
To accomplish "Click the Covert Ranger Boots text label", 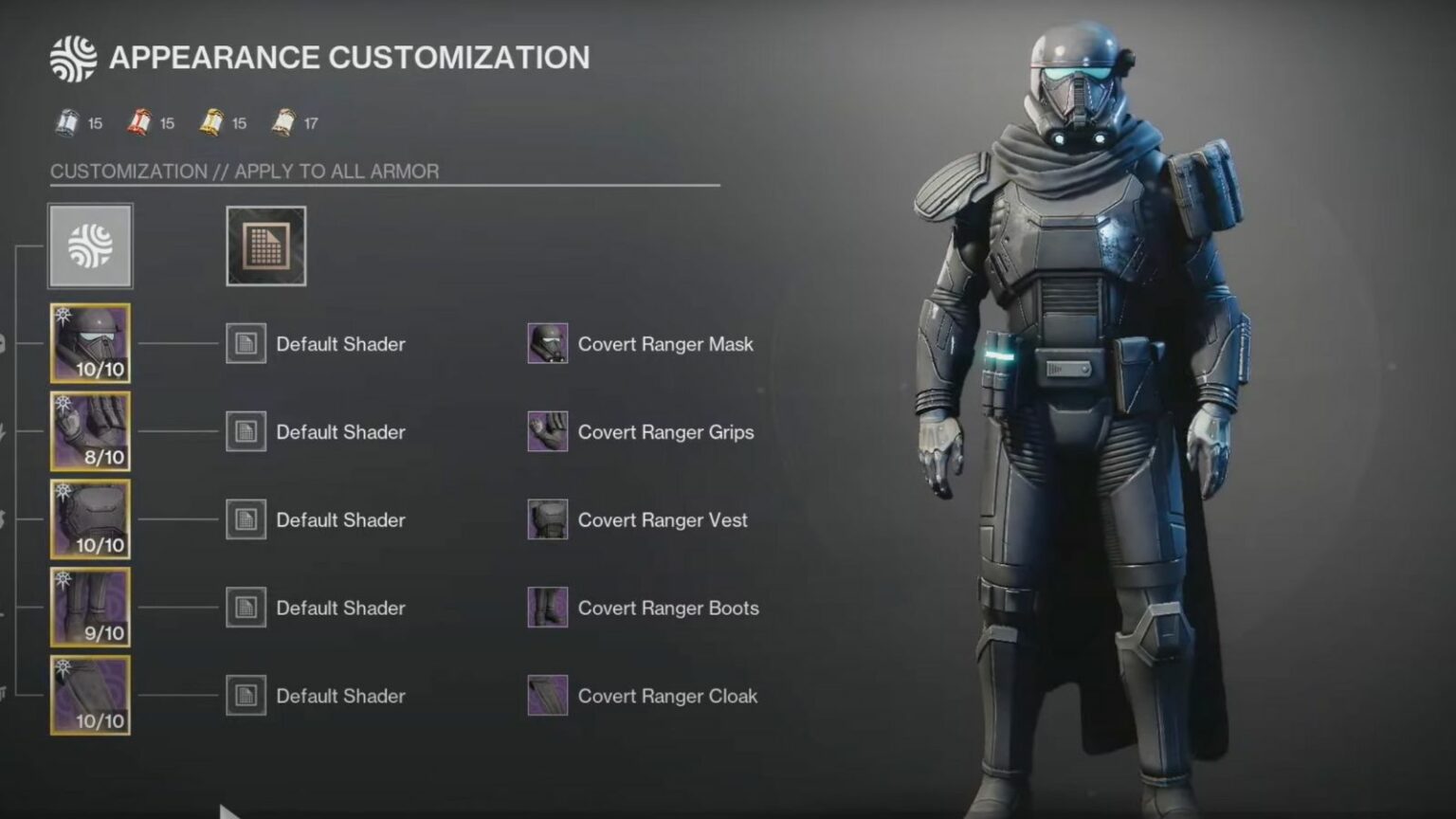I will click(667, 608).
